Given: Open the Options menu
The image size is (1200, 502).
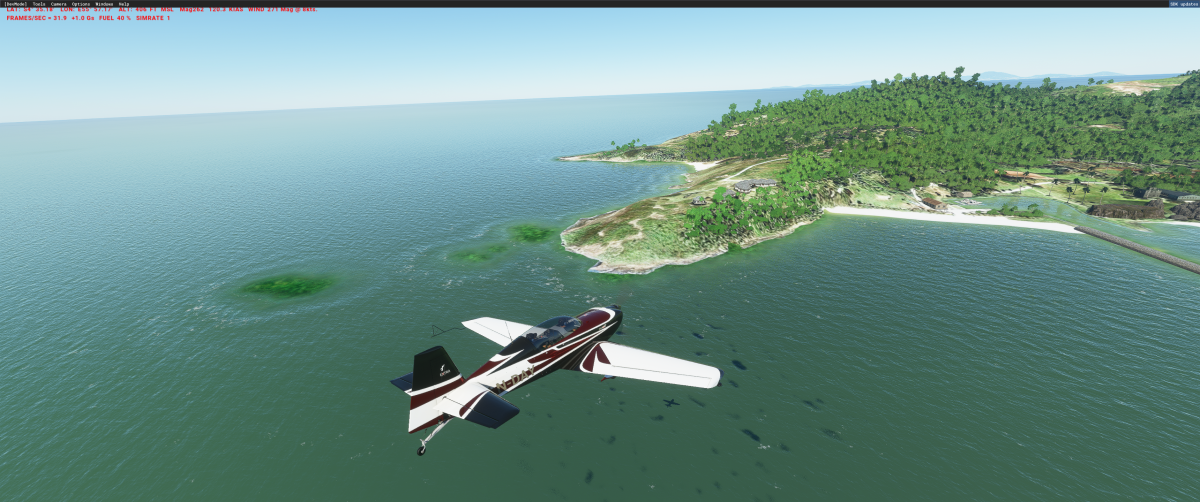Looking at the screenshot, I should (x=81, y=4).
